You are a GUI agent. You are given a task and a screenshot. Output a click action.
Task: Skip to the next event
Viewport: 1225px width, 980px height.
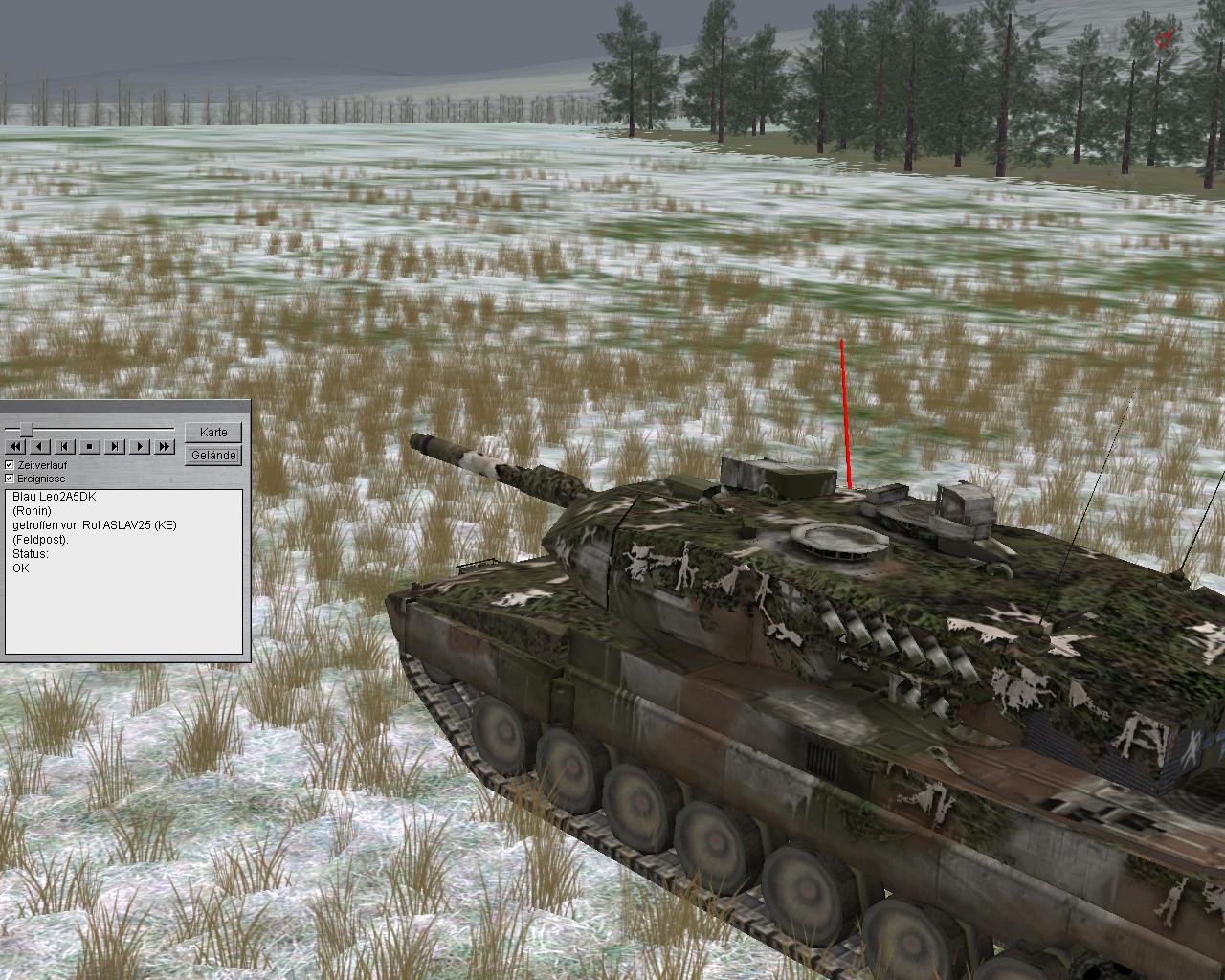tap(115, 447)
